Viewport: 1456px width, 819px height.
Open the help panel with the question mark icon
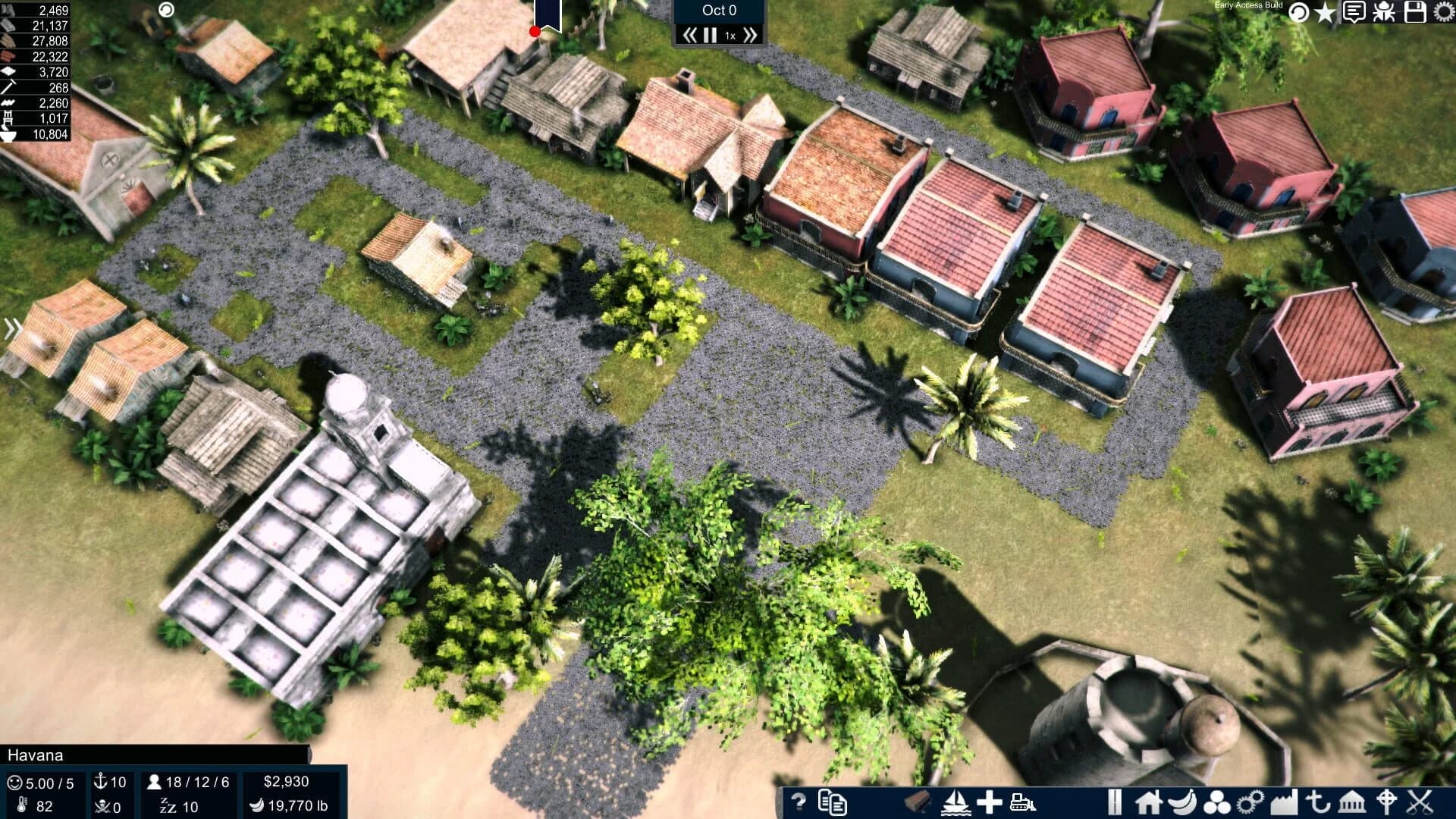point(799,802)
